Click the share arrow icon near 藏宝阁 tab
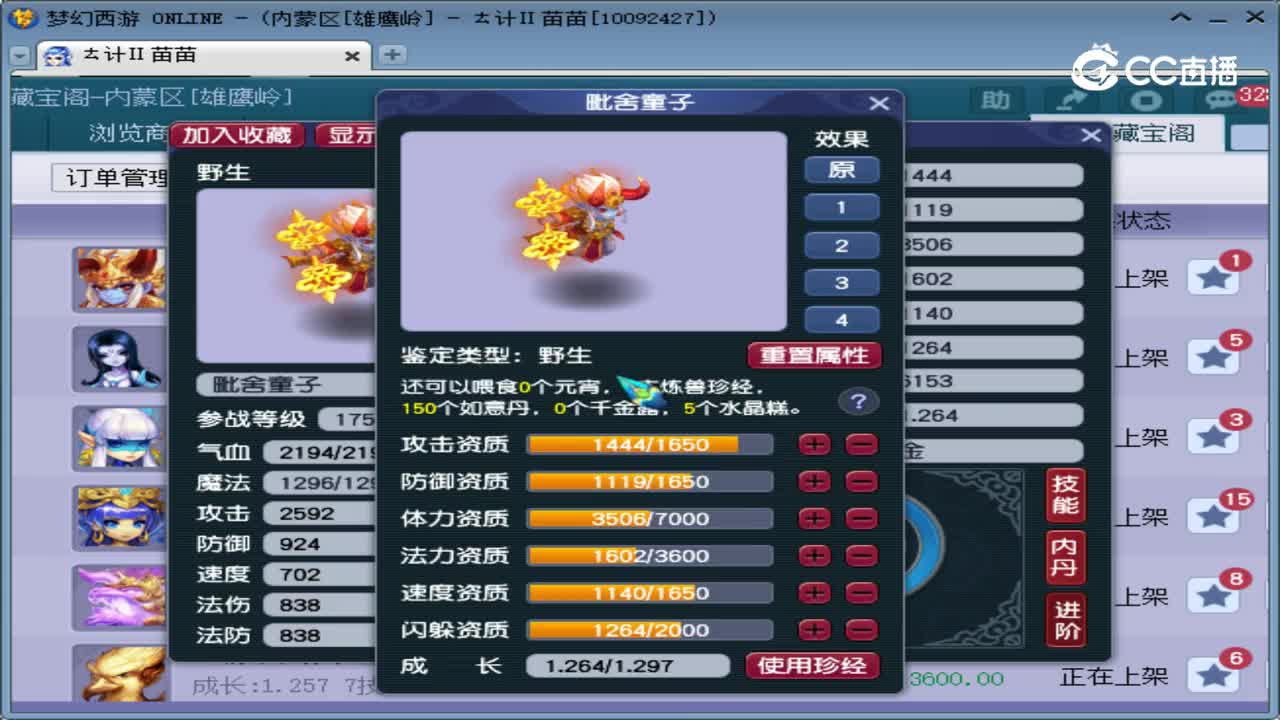 [1070, 101]
